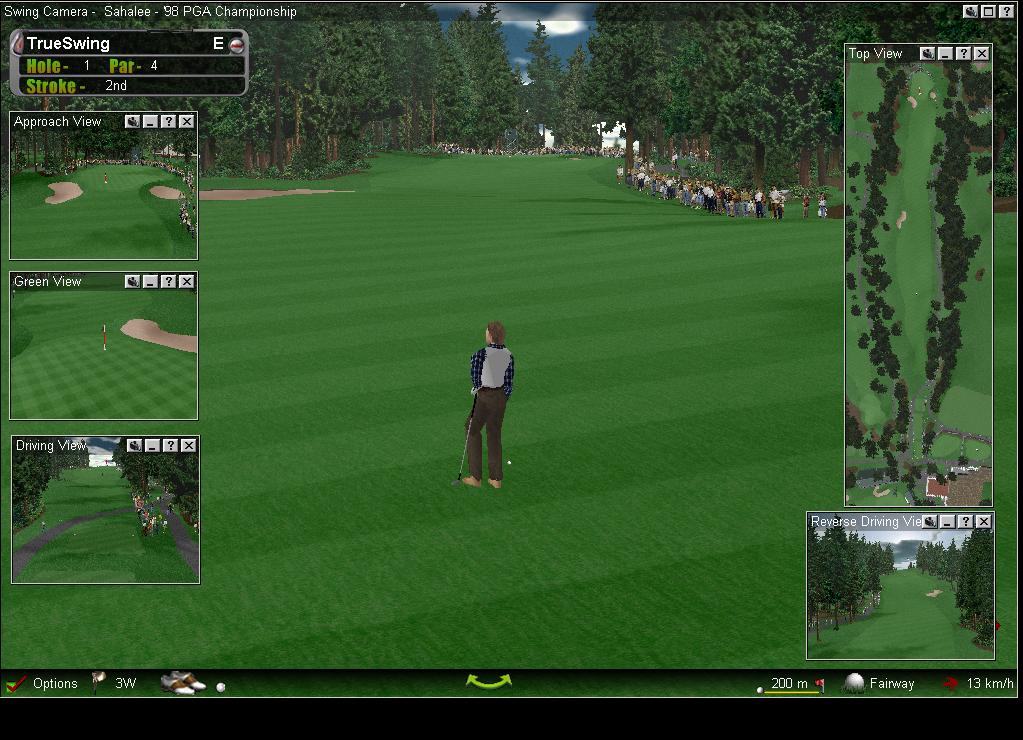1023x740 pixels.
Task: Open help for the Driving View window
Action: (x=170, y=446)
